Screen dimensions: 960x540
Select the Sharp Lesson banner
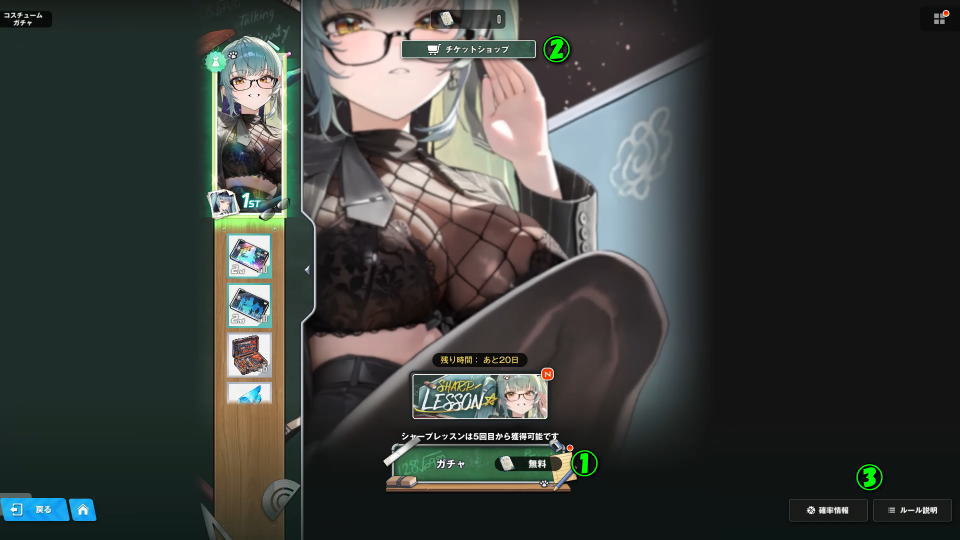(480, 396)
